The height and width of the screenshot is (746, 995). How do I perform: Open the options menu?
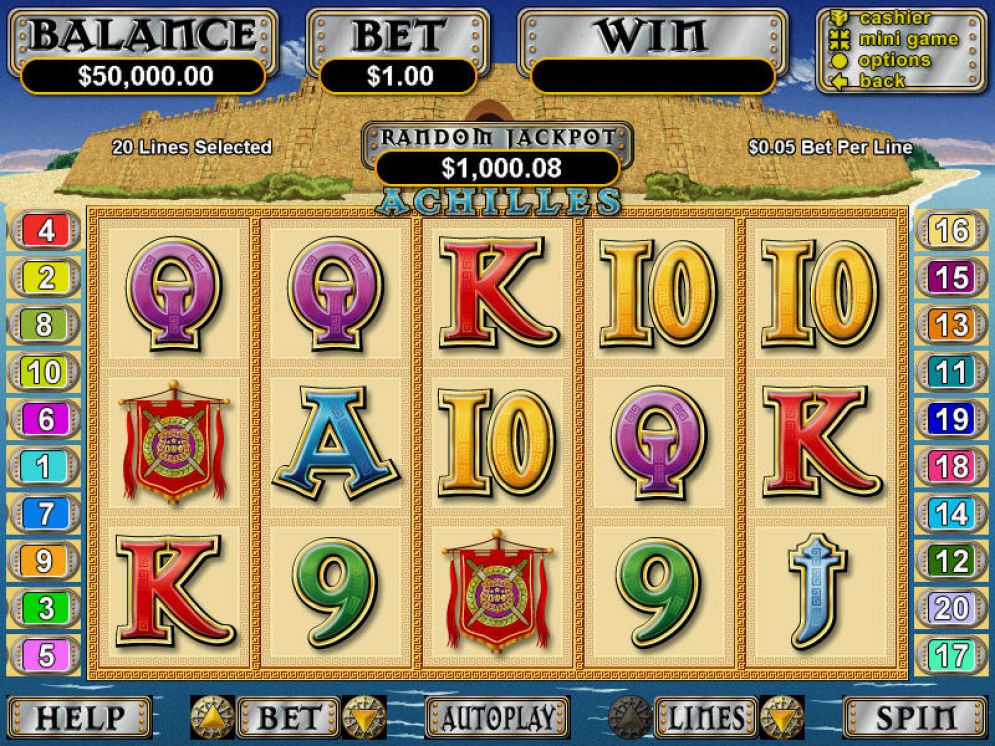[x=894, y=60]
